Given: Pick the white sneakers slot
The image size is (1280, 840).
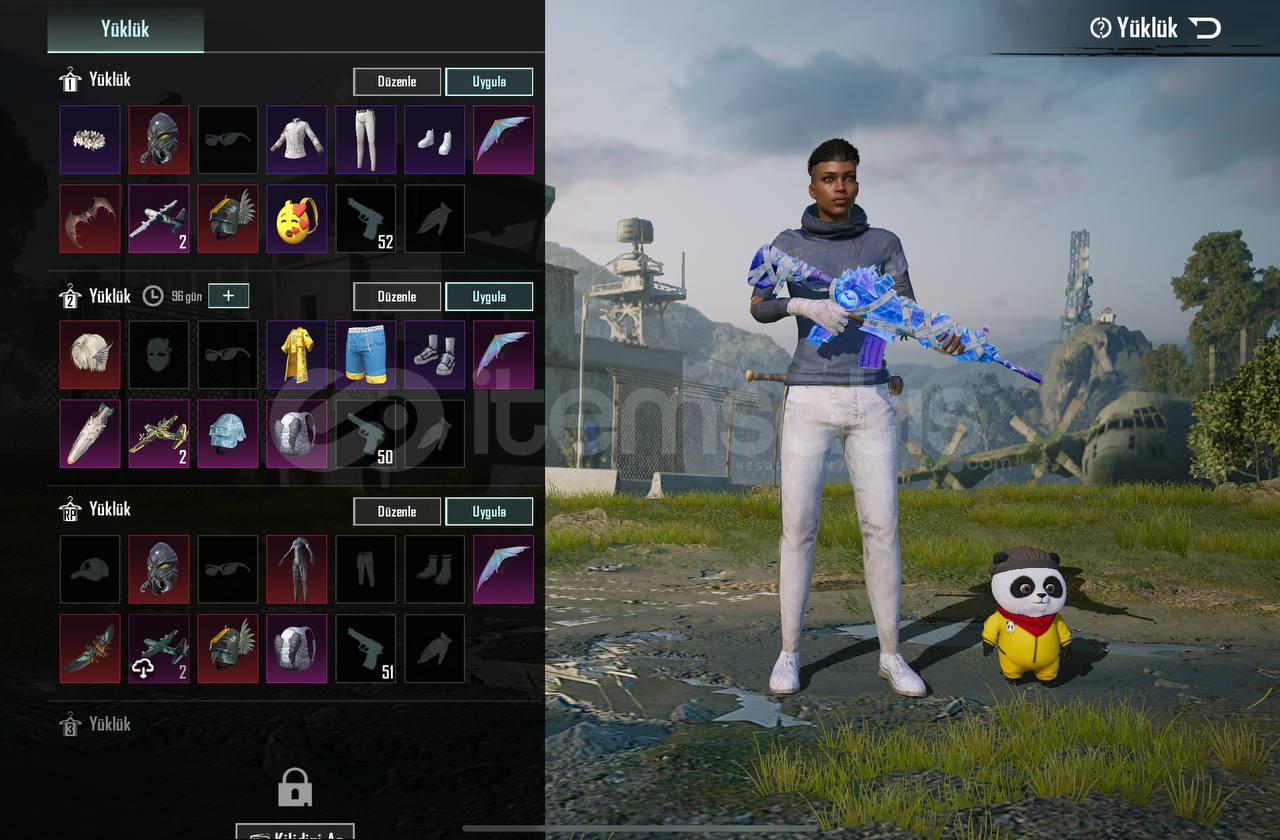Looking at the screenshot, I should pos(435,140).
